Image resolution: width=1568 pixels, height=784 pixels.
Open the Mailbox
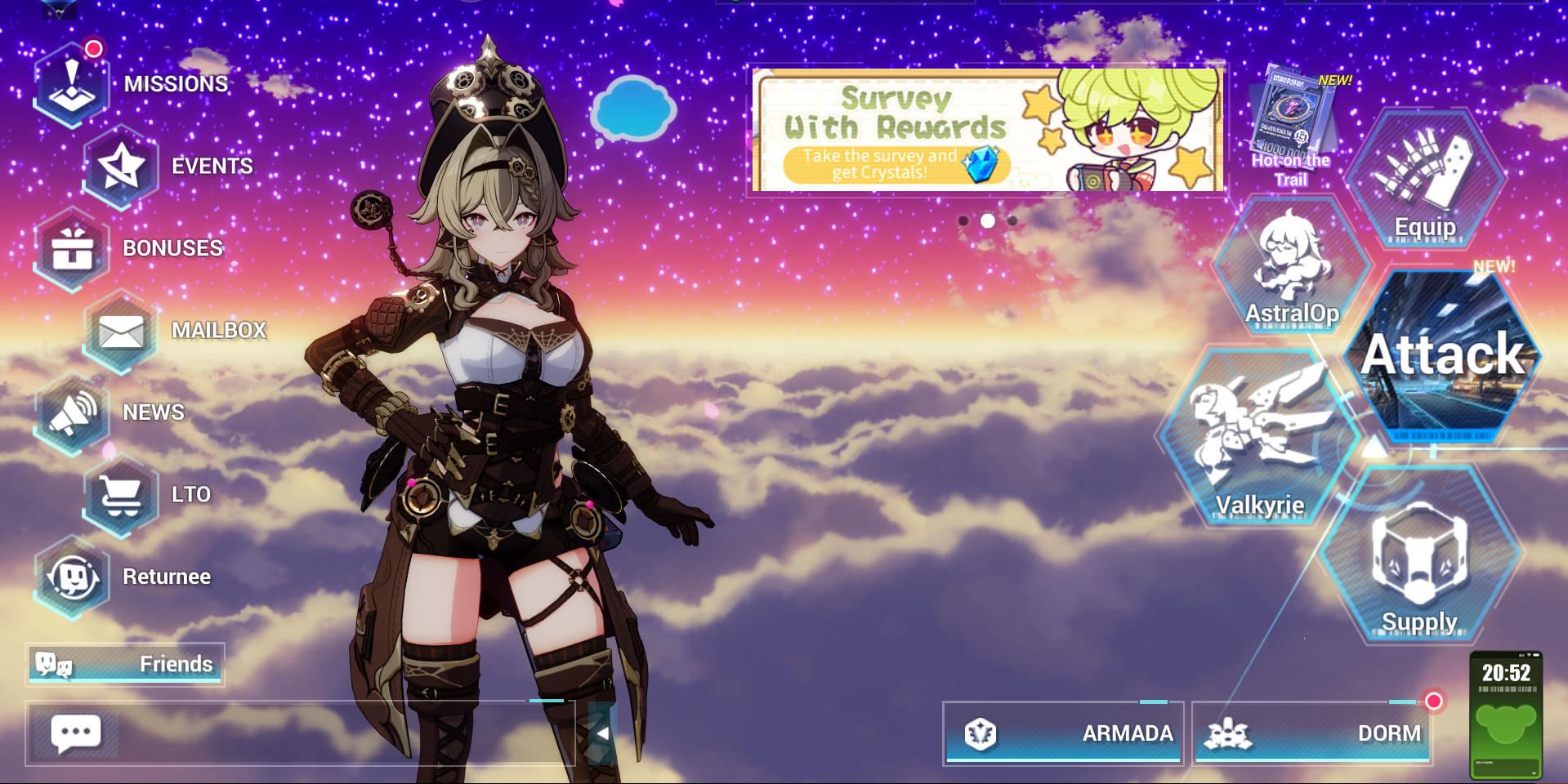click(x=118, y=330)
